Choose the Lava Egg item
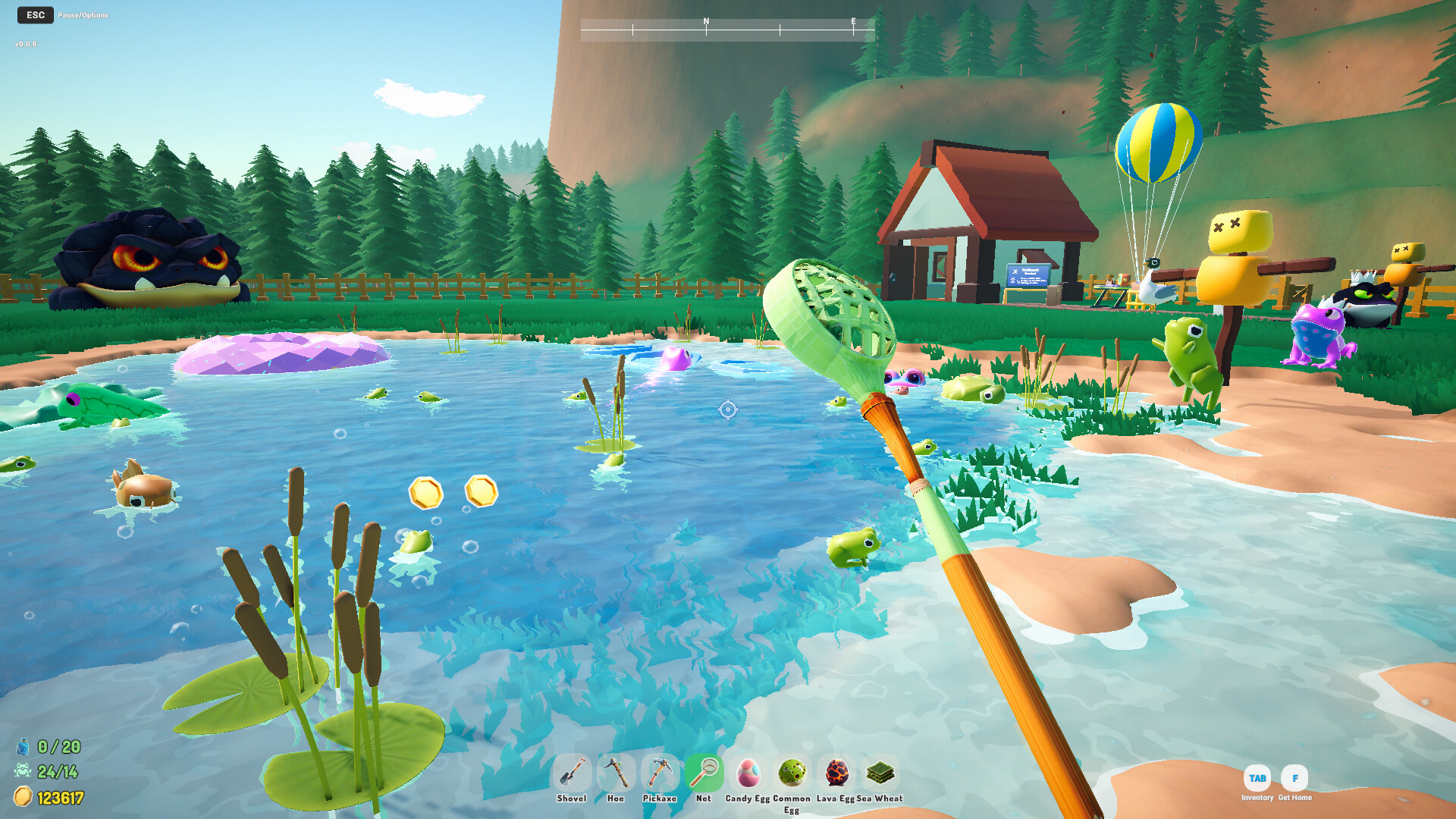This screenshot has width=1456, height=819. (x=836, y=773)
